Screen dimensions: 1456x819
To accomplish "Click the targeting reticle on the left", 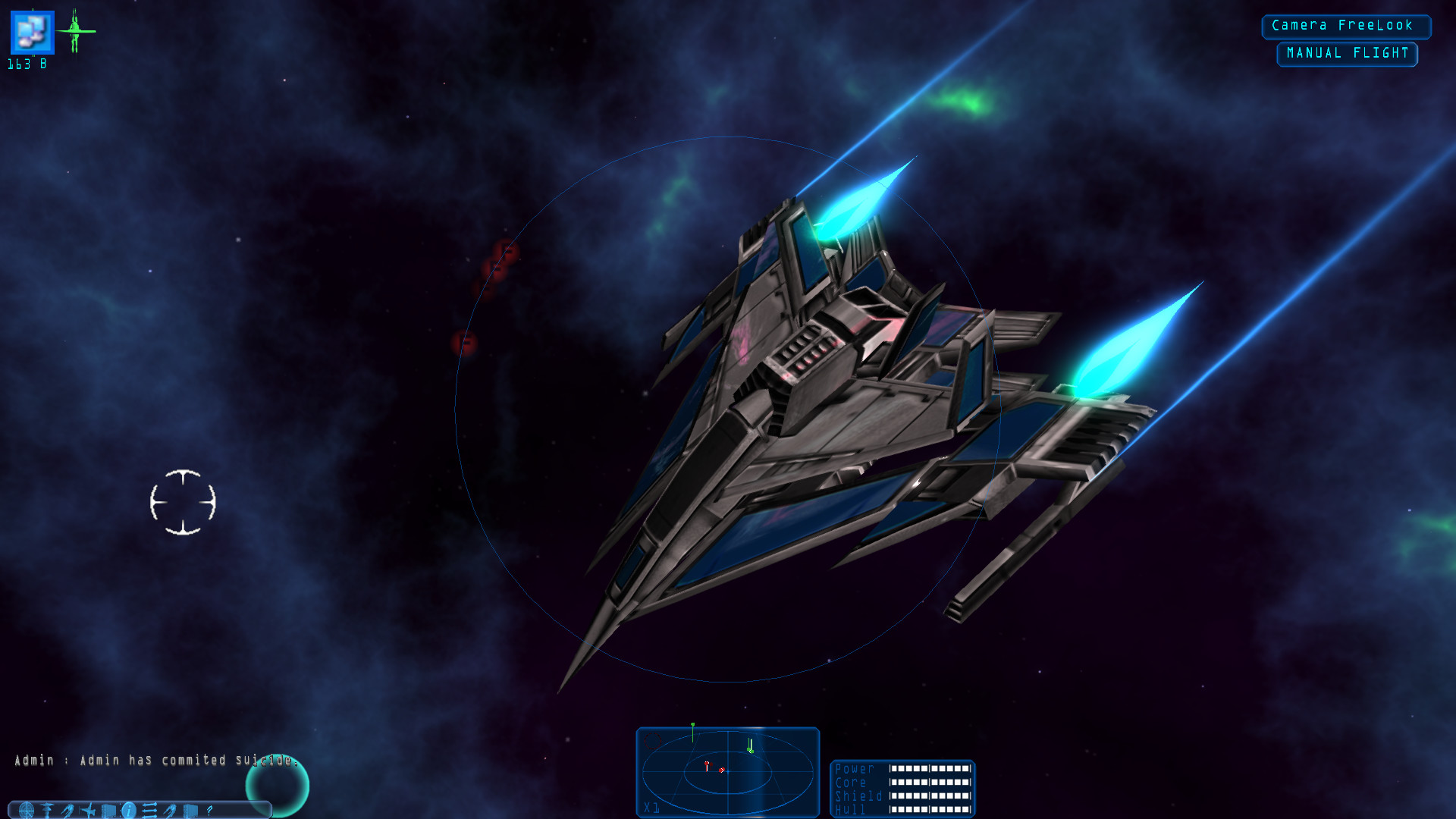I will pyautogui.click(x=182, y=500).
